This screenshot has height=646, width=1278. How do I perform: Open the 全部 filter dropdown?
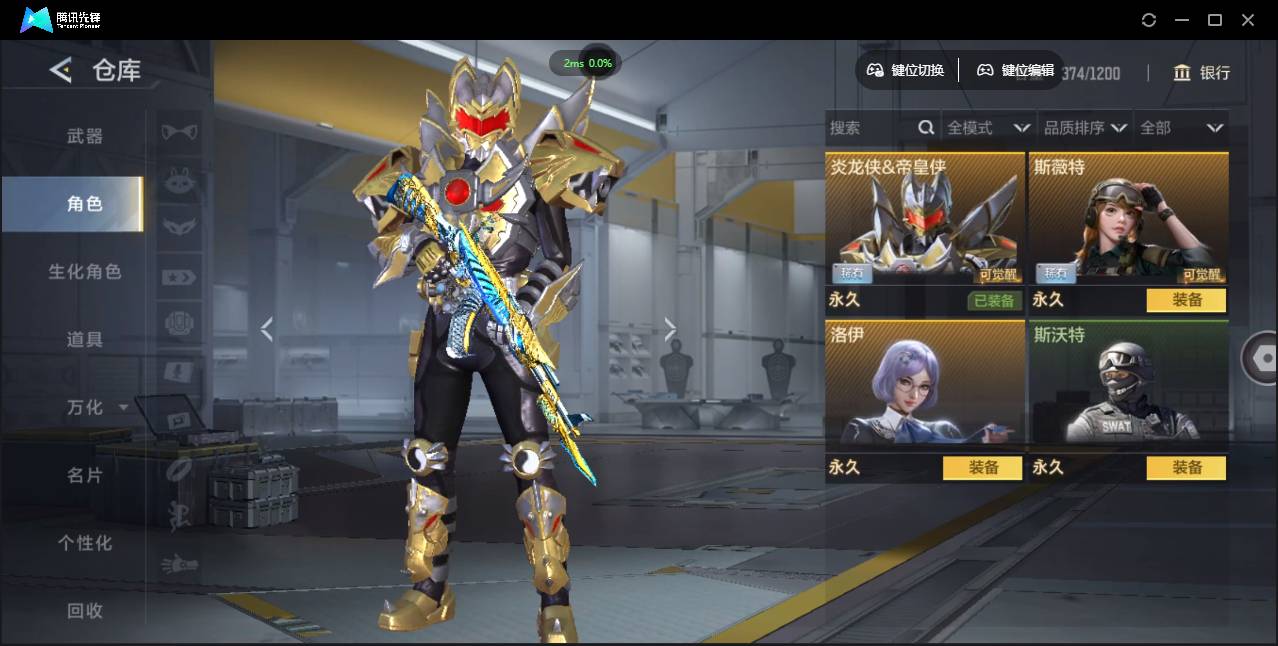pyautogui.click(x=1181, y=128)
